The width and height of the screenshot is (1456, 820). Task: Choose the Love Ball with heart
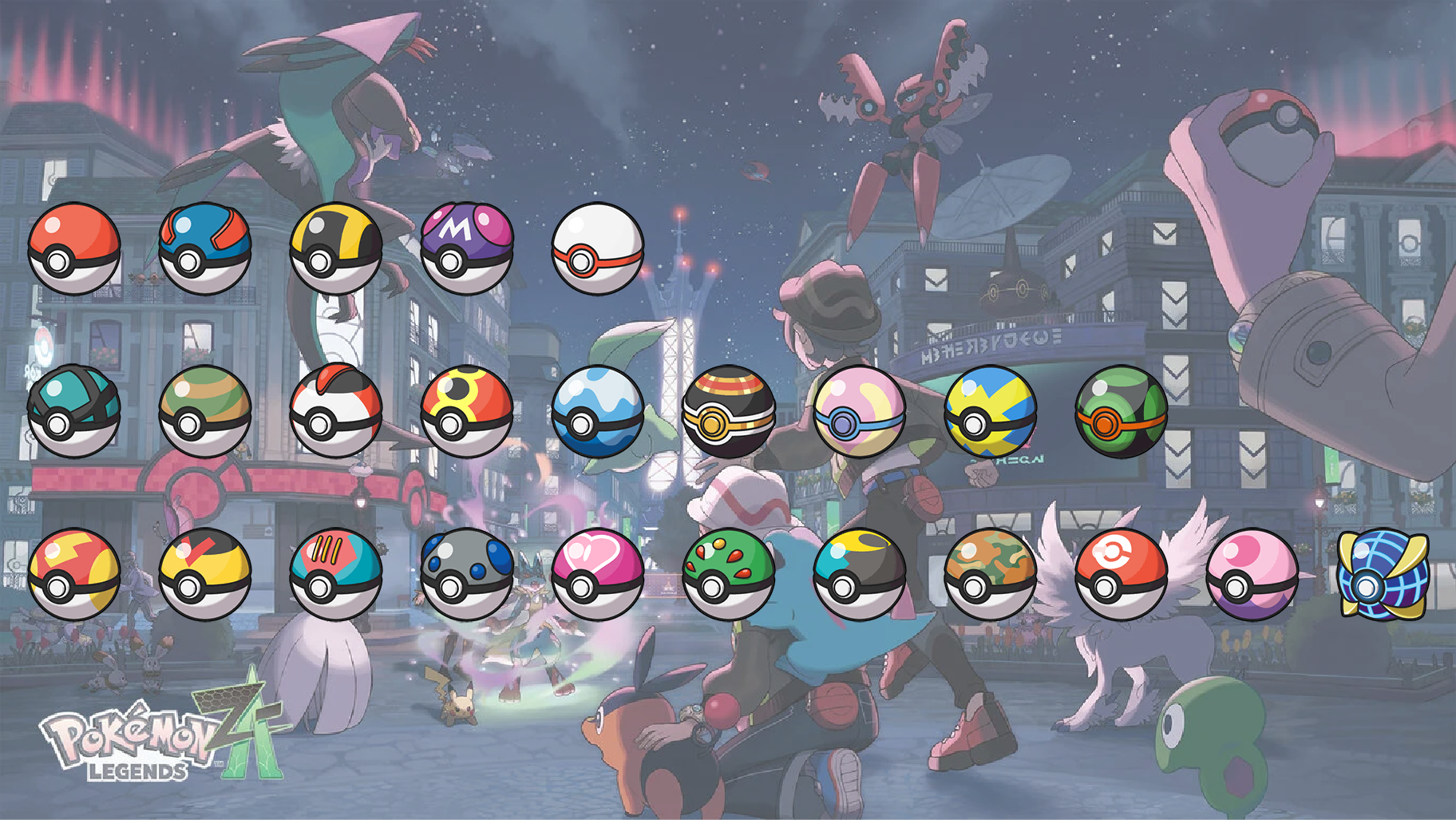tap(598, 574)
